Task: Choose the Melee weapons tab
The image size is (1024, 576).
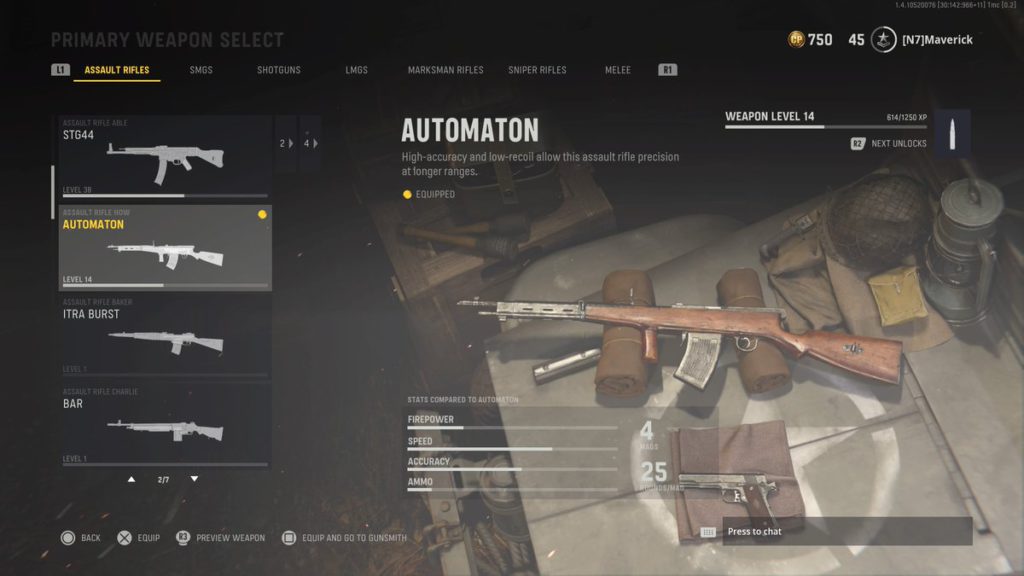Action: 618,70
